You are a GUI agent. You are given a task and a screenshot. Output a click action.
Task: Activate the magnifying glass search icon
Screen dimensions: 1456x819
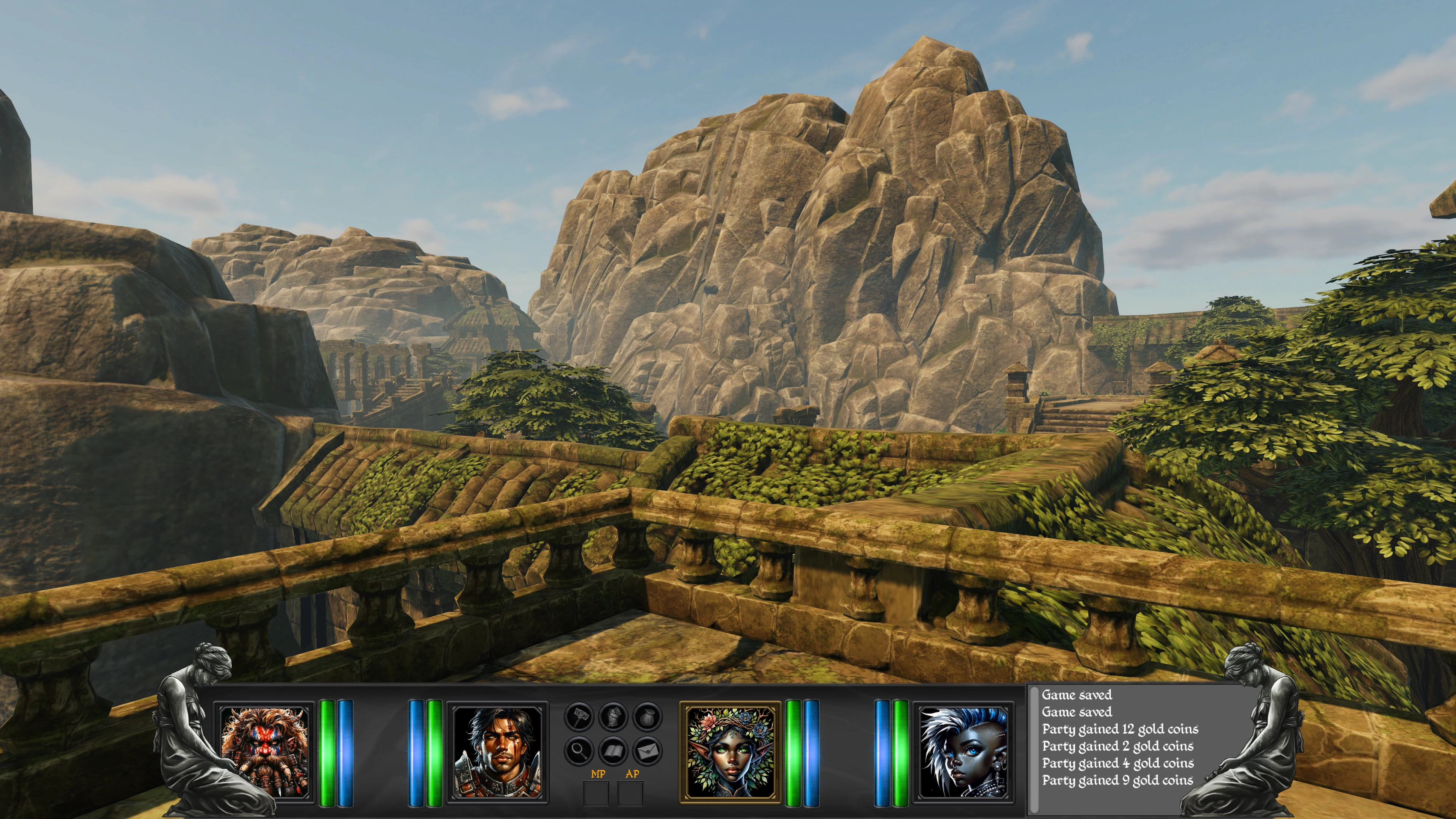[x=579, y=751]
